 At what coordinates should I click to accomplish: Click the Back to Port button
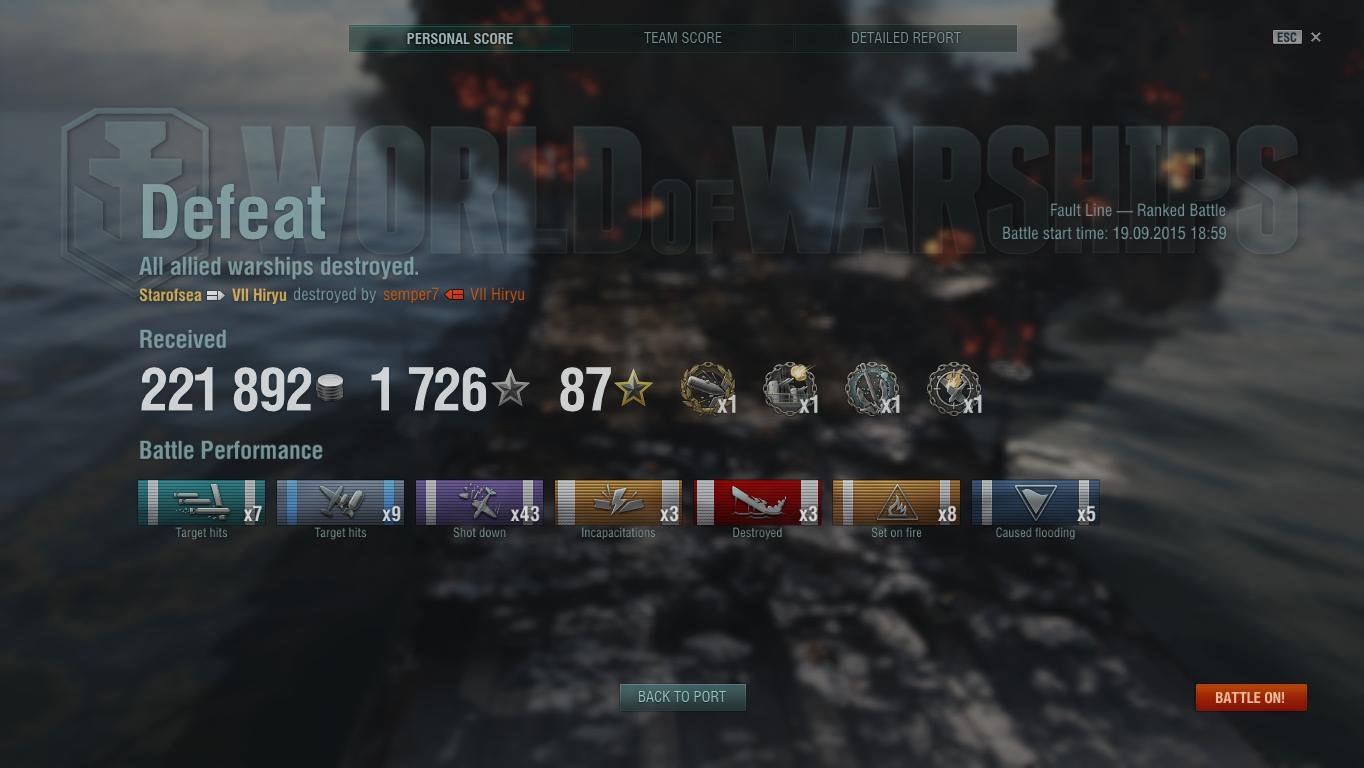click(x=682, y=697)
